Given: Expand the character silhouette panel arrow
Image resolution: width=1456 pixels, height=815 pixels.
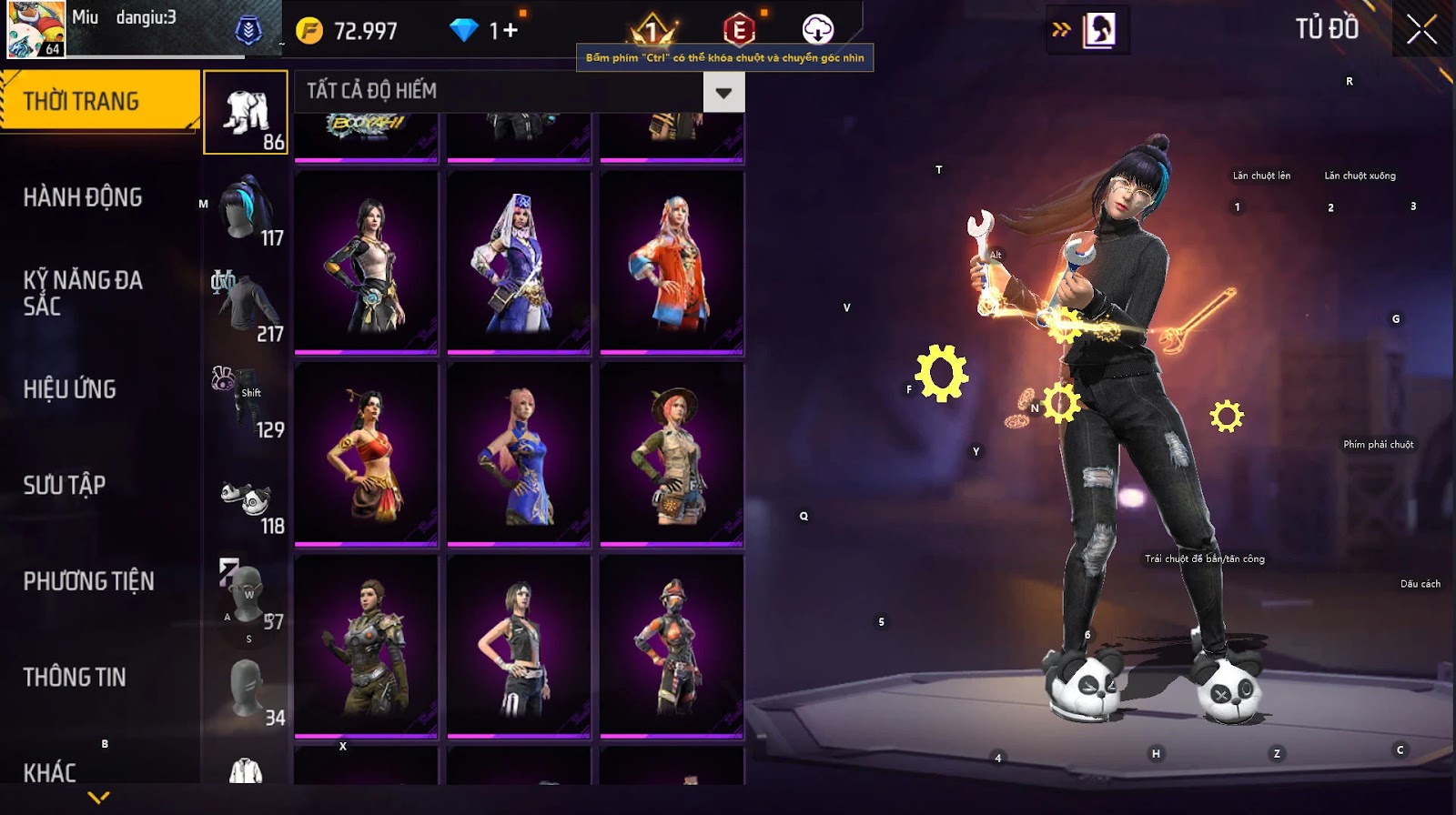Looking at the screenshot, I should pos(1061,30).
